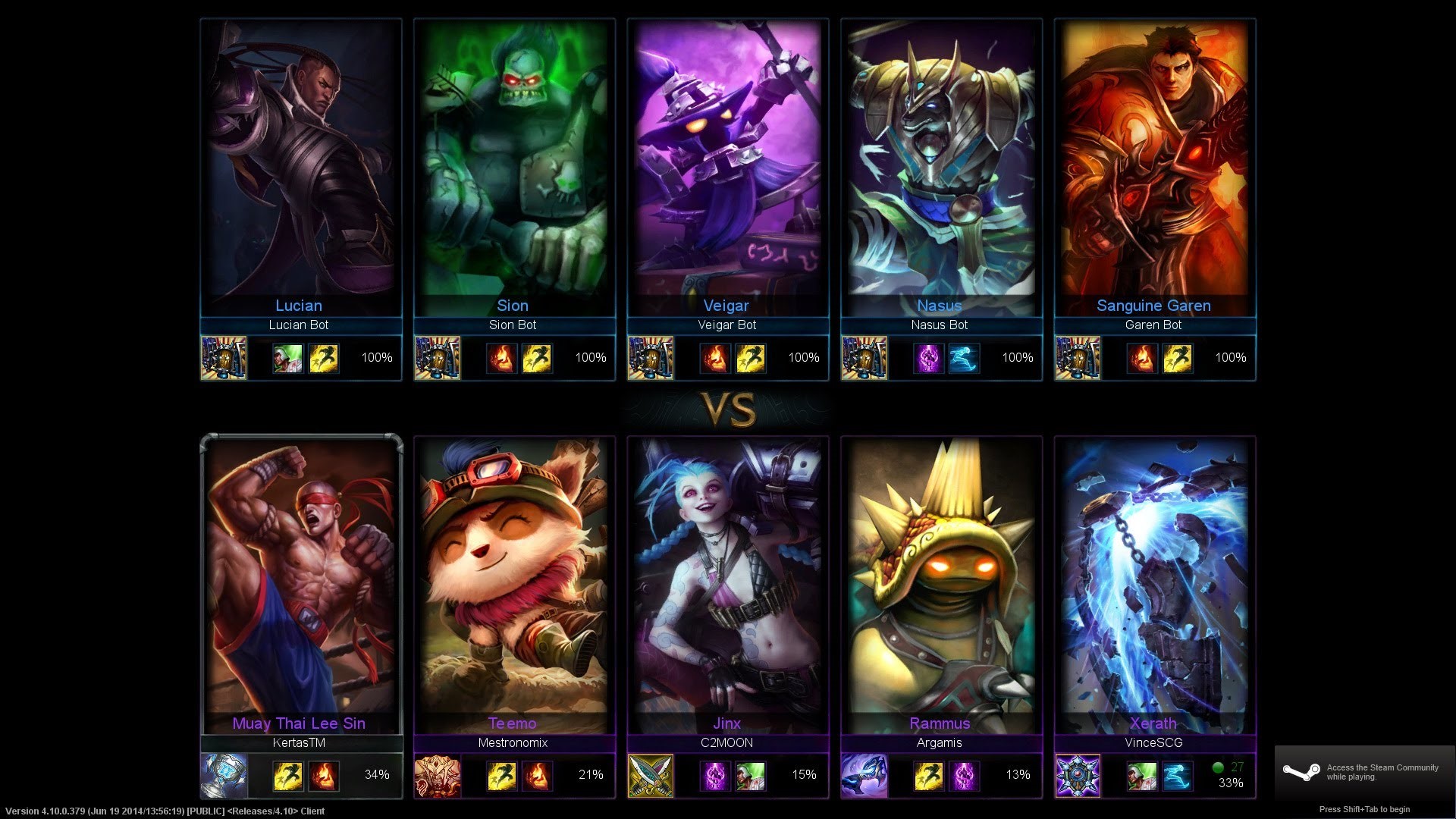Screen dimensions: 1456x819
Task: Toggle the green online status dot near VinceSCG
Action: click(x=1218, y=767)
